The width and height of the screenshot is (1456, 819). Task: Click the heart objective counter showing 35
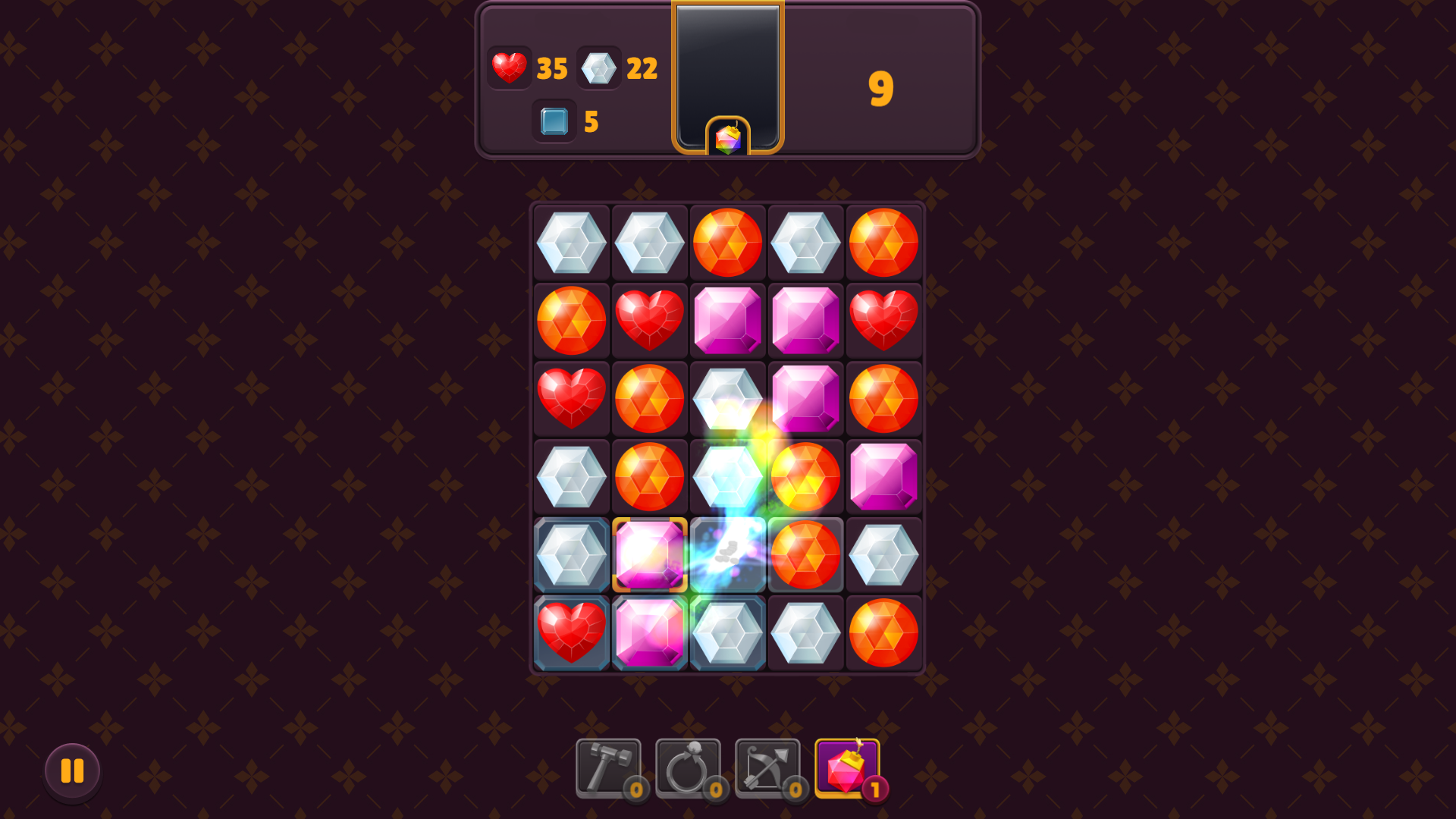tap(528, 68)
